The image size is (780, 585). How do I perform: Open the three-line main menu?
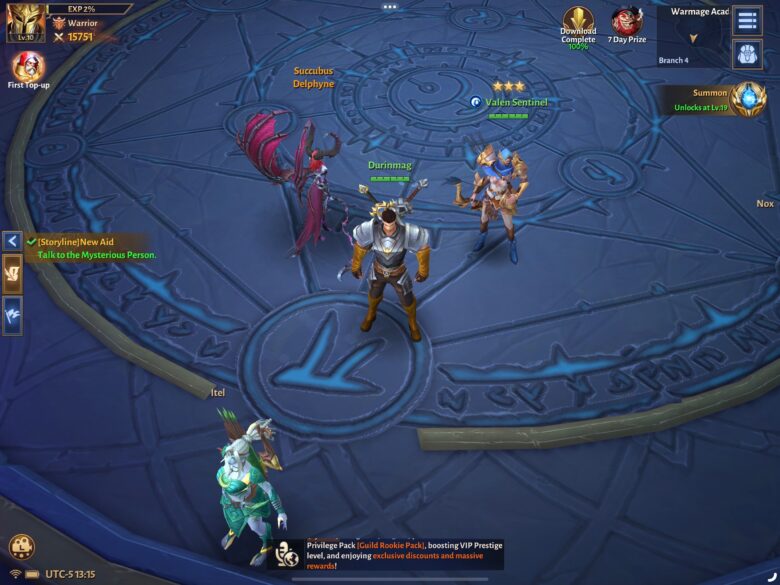[747, 20]
